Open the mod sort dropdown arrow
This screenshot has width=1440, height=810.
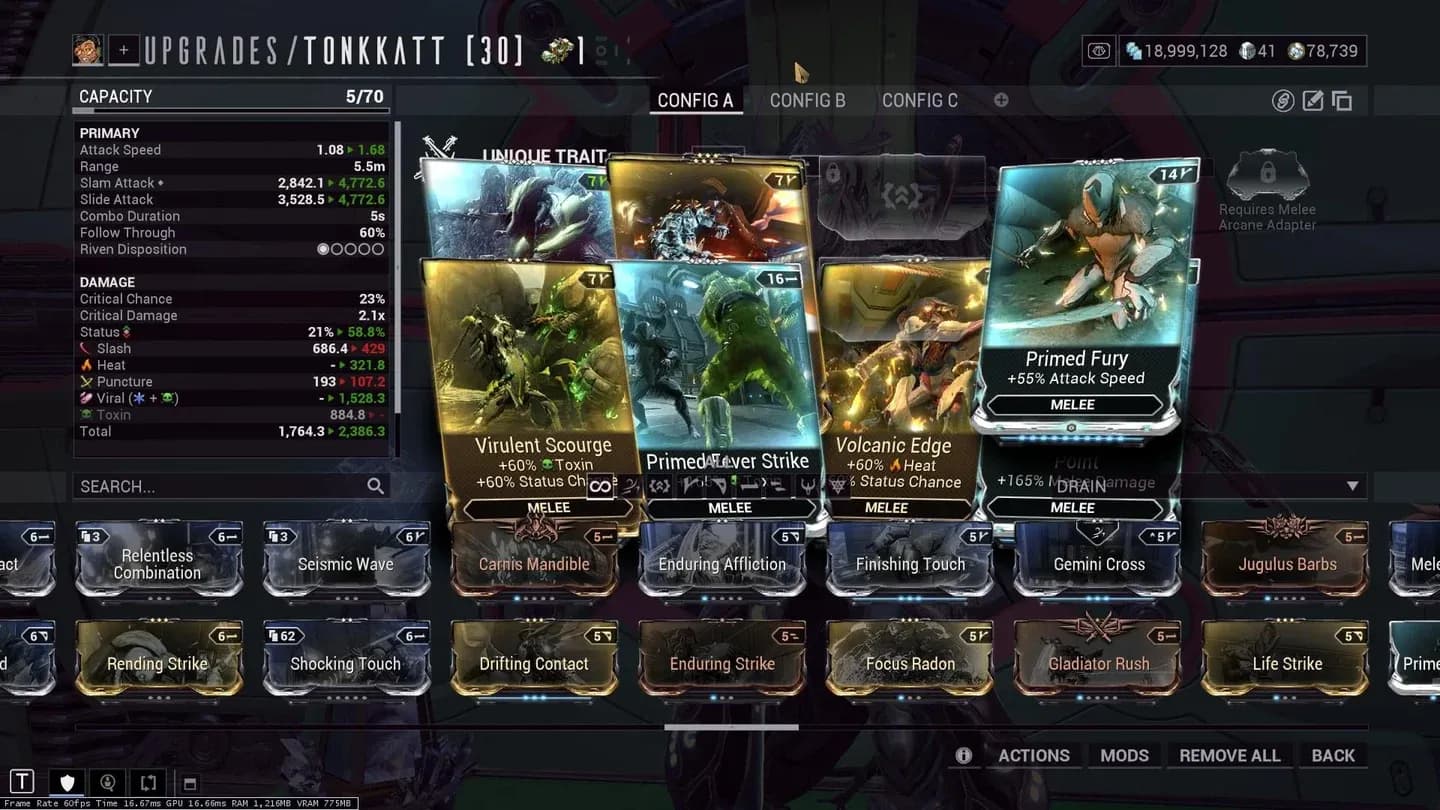click(x=1352, y=486)
